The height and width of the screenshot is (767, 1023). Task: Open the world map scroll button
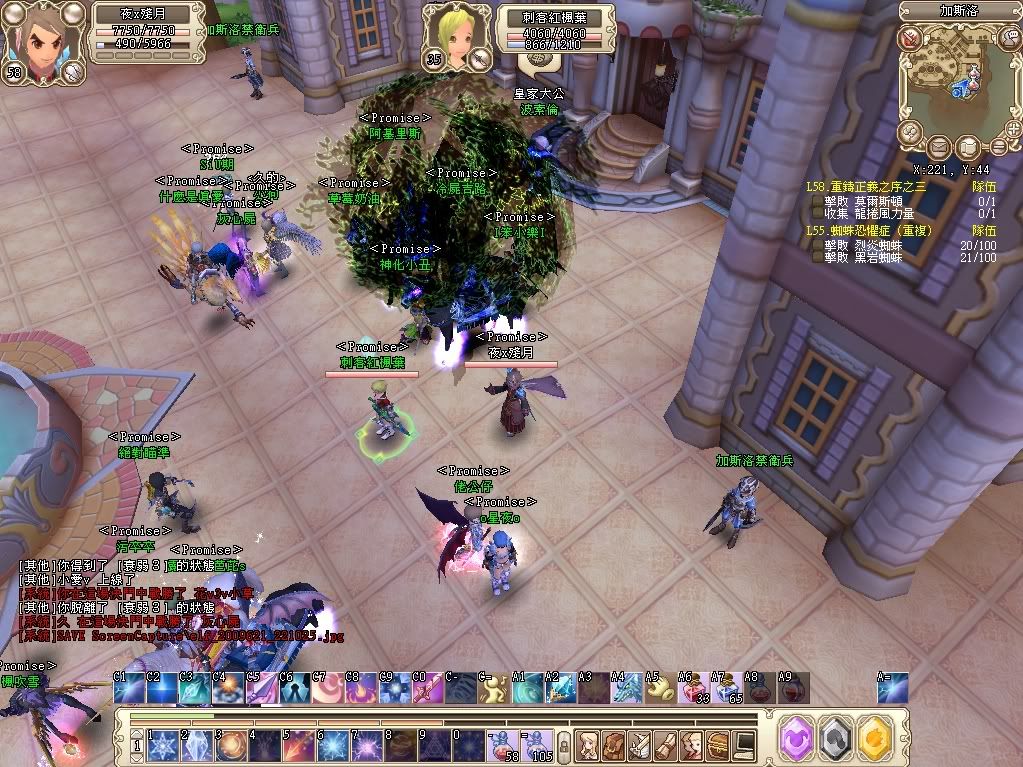967,147
